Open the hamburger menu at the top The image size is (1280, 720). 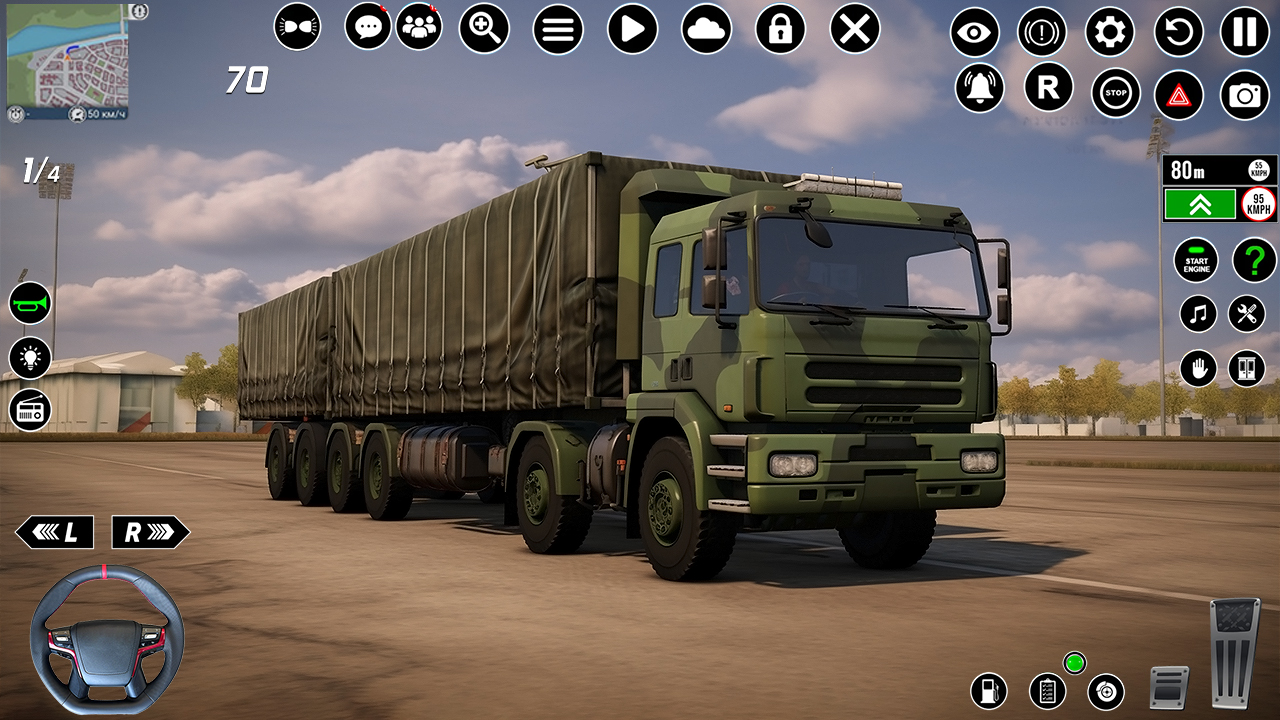coord(556,29)
